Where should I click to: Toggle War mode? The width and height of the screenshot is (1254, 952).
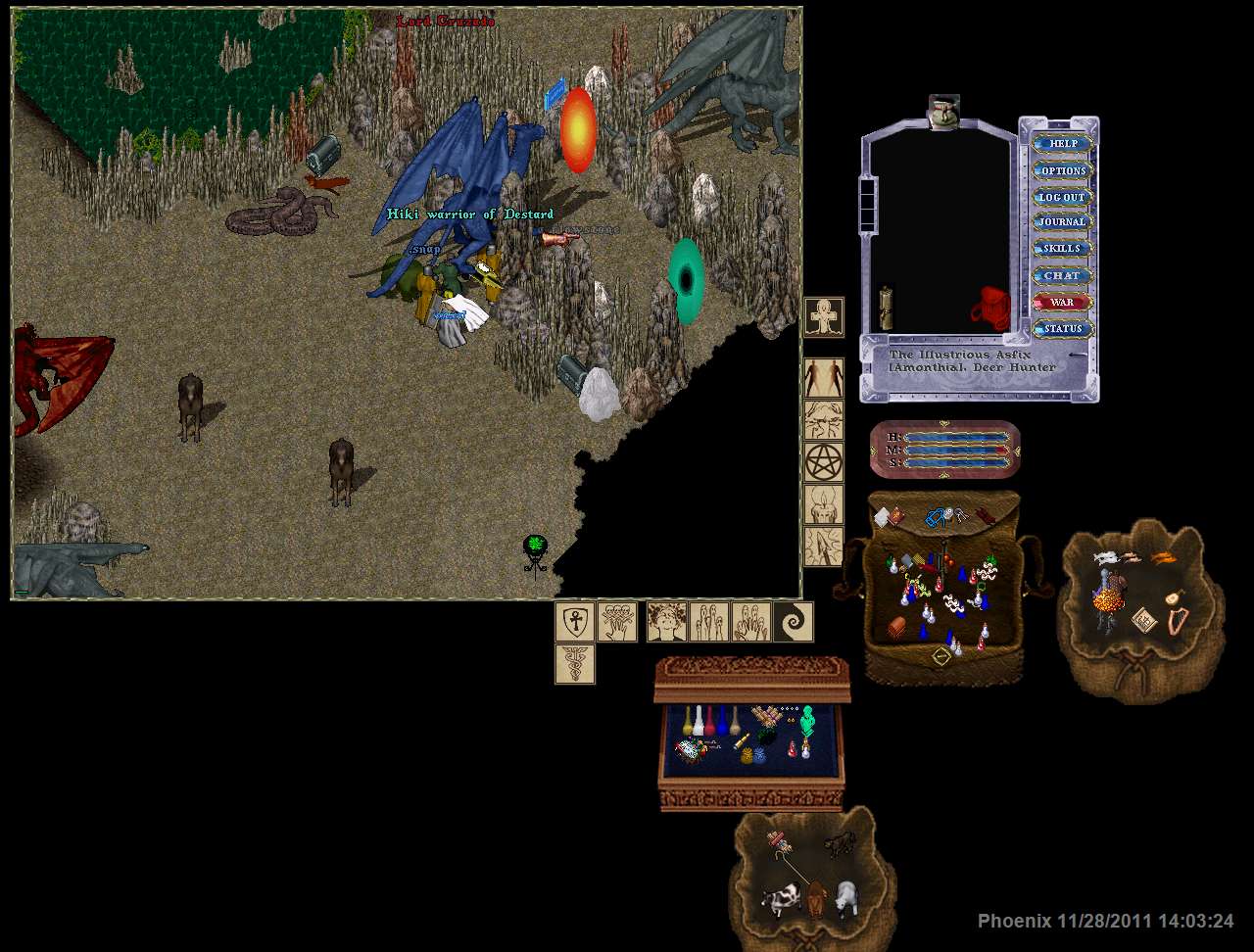point(1063,303)
